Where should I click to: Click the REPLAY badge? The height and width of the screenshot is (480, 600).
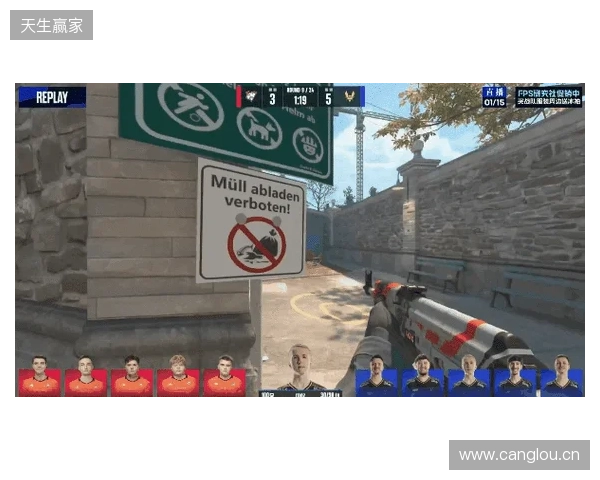[52, 97]
